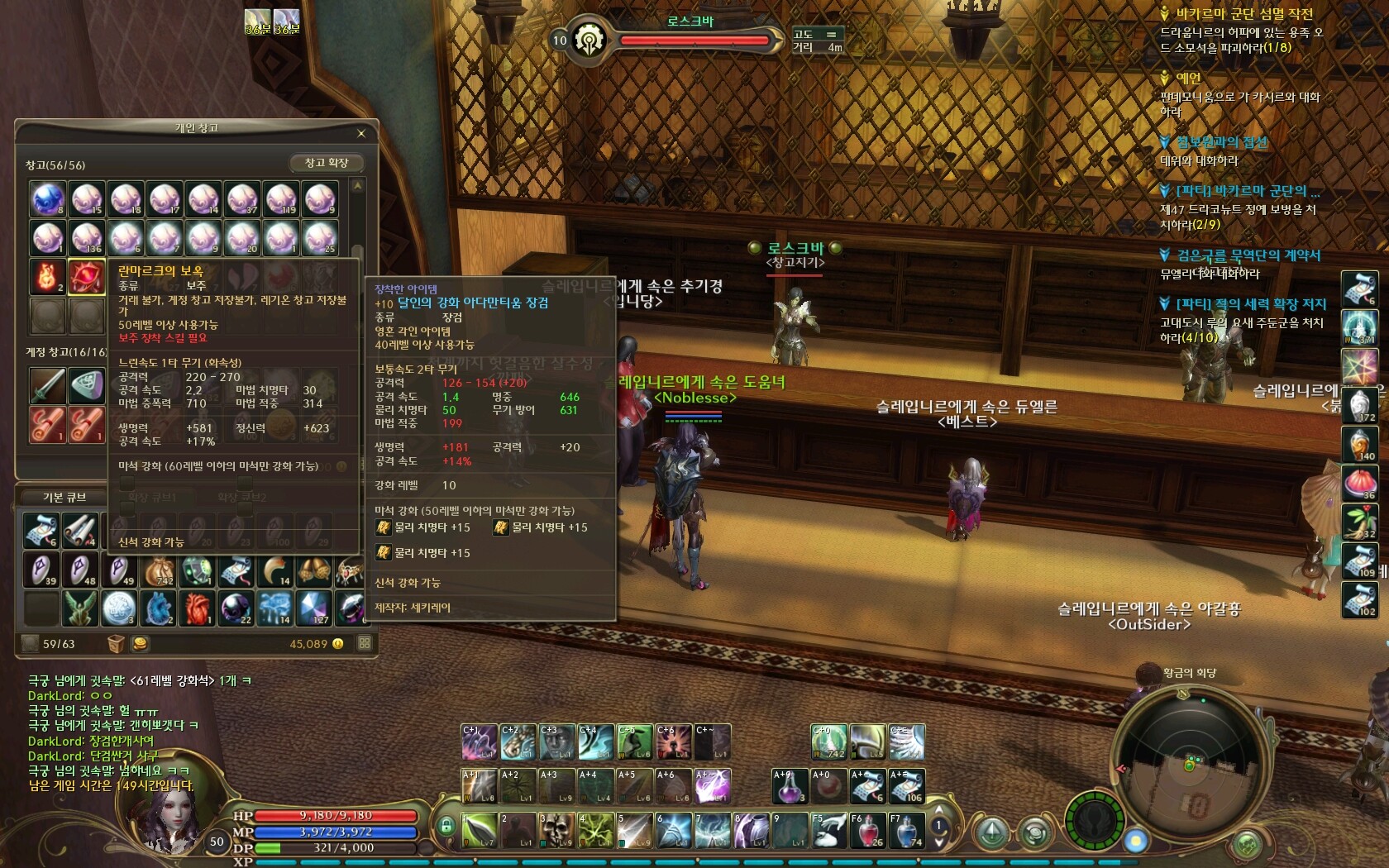
Task: Select the red heart inventory item
Action: 198,608
